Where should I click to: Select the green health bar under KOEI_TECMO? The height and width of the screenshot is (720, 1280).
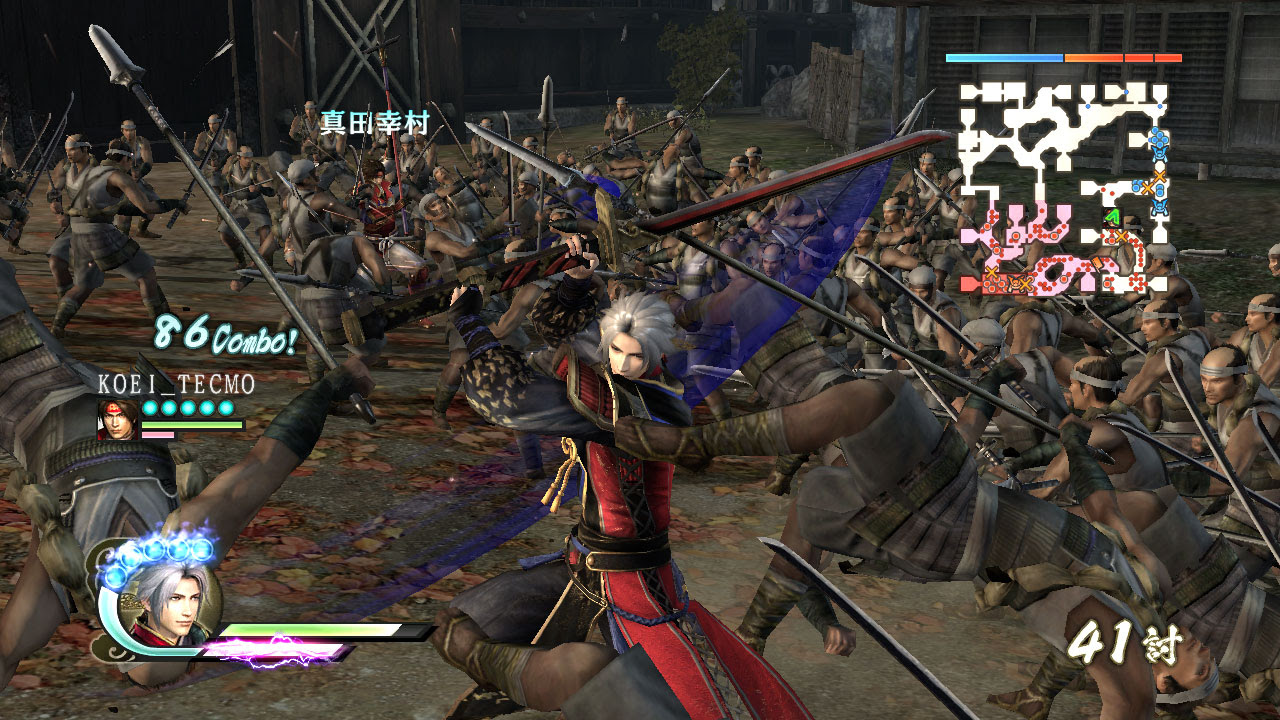pos(191,424)
